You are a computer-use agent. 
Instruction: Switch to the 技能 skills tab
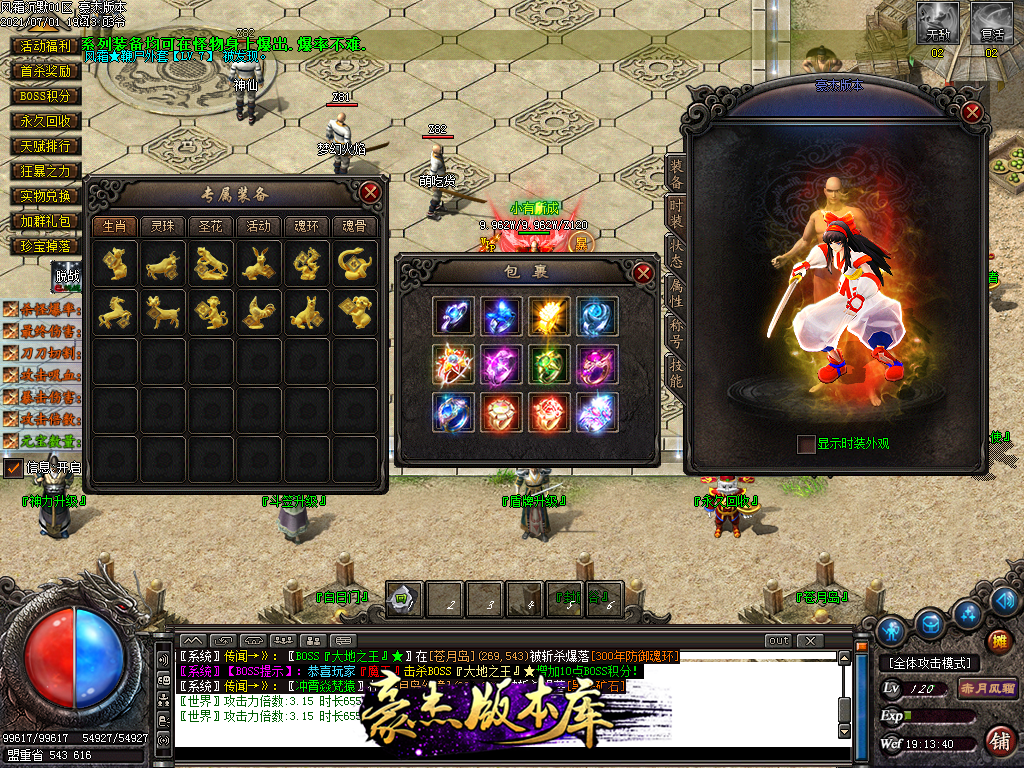[677, 374]
